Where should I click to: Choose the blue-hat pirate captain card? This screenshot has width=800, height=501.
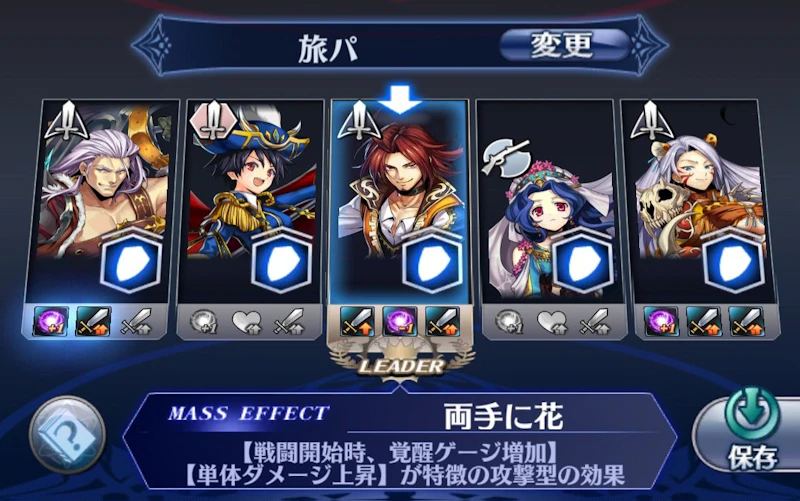point(253,200)
